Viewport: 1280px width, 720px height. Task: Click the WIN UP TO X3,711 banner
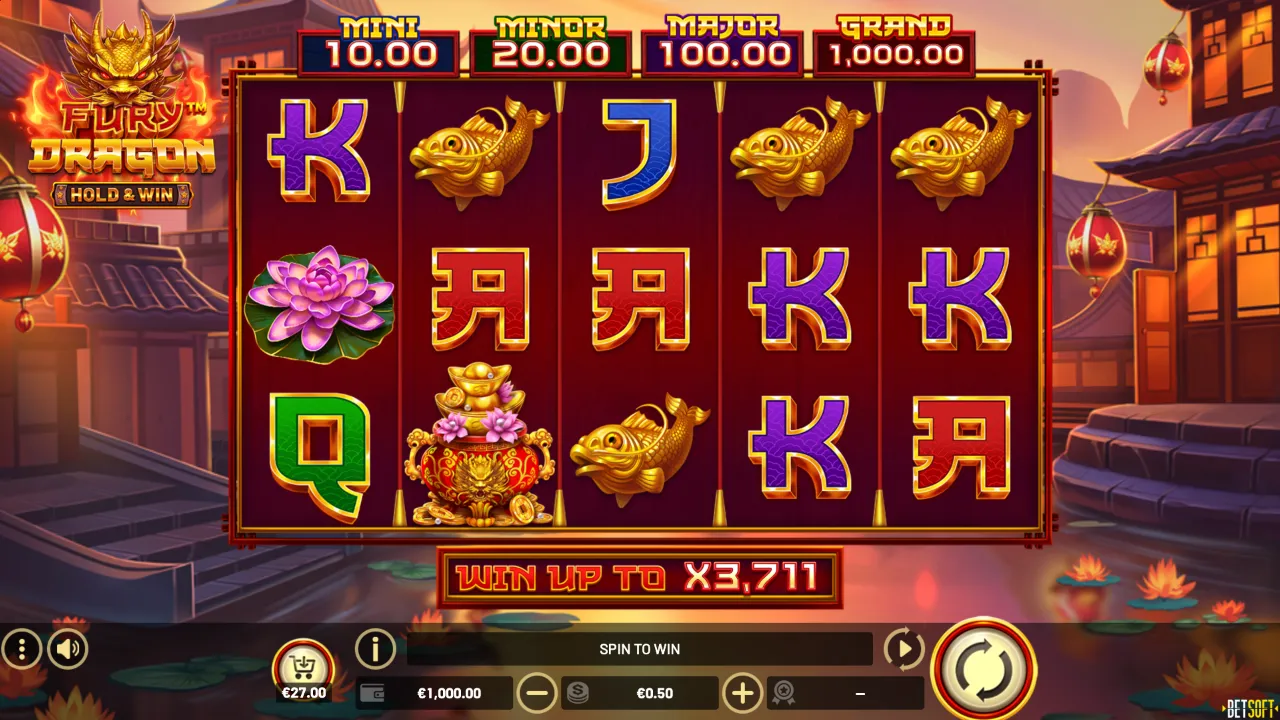640,577
